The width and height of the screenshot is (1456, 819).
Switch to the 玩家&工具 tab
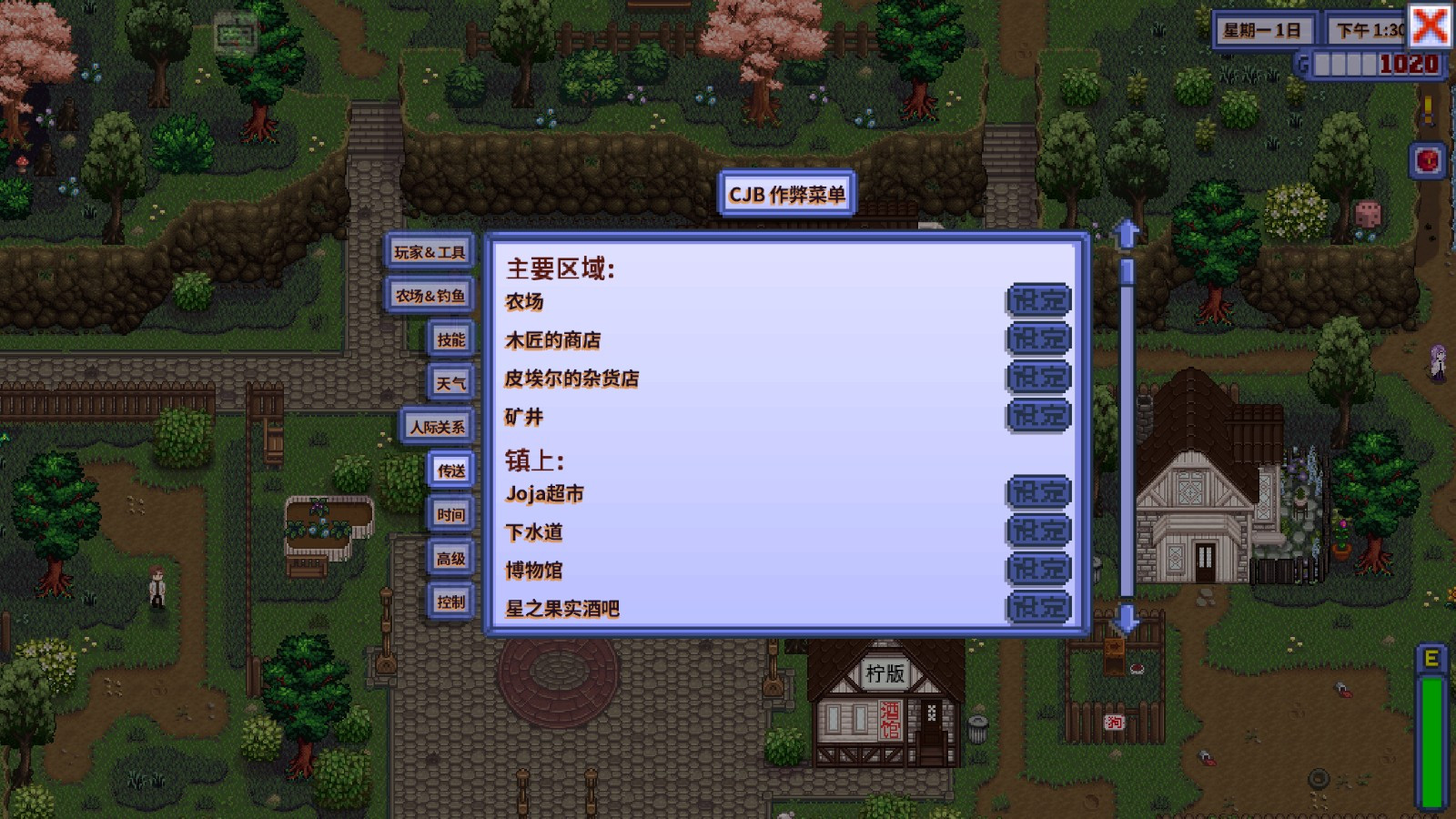tap(429, 251)
